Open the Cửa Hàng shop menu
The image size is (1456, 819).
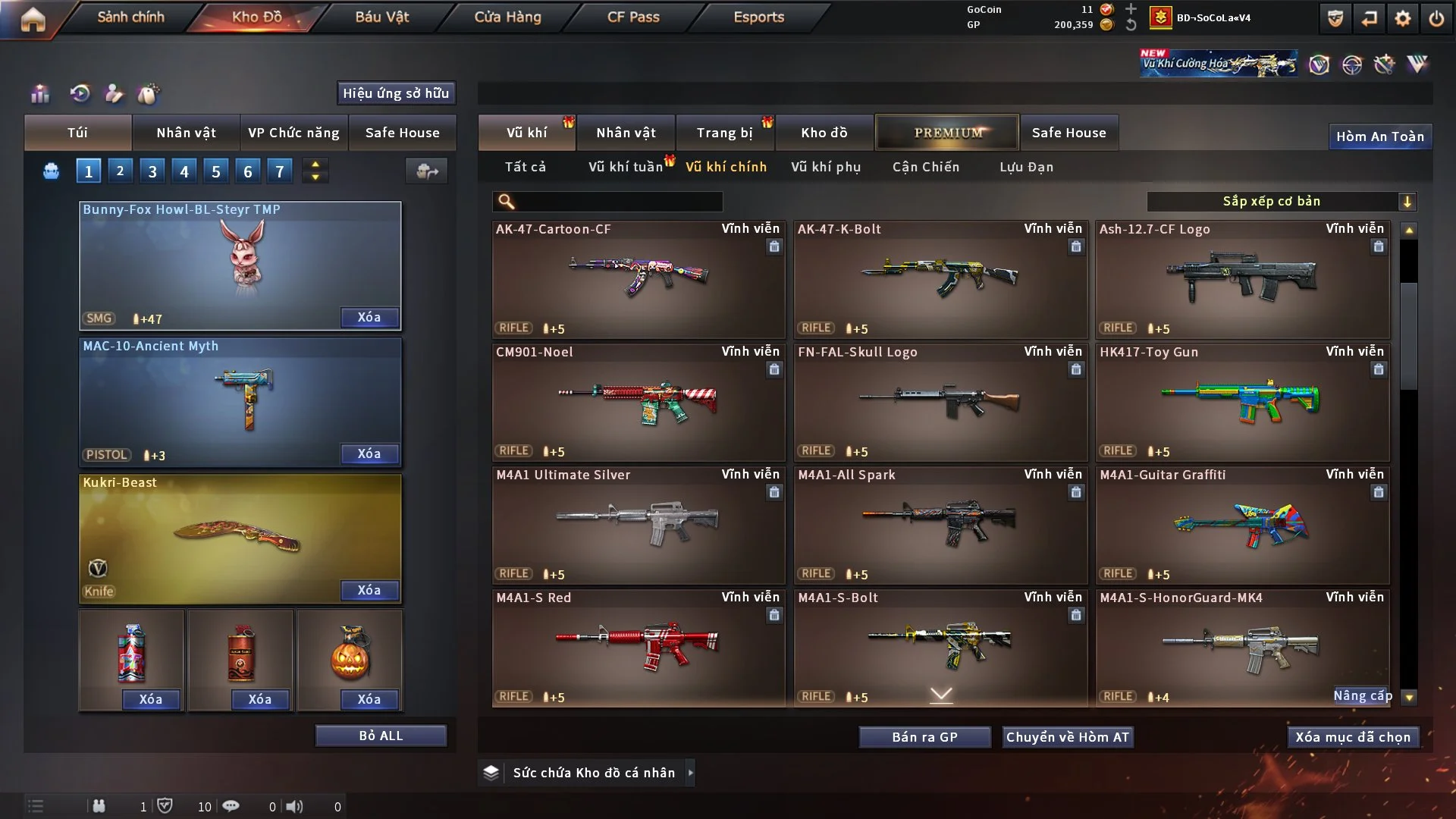click(x=507, y=17)
